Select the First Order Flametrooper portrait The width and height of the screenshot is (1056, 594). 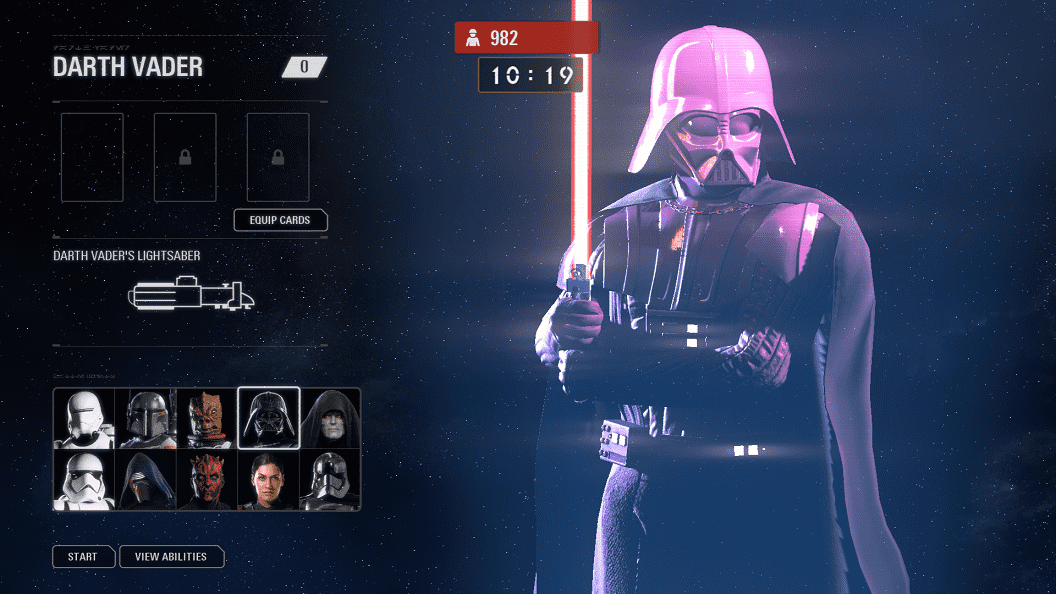(x=85, y=418)
